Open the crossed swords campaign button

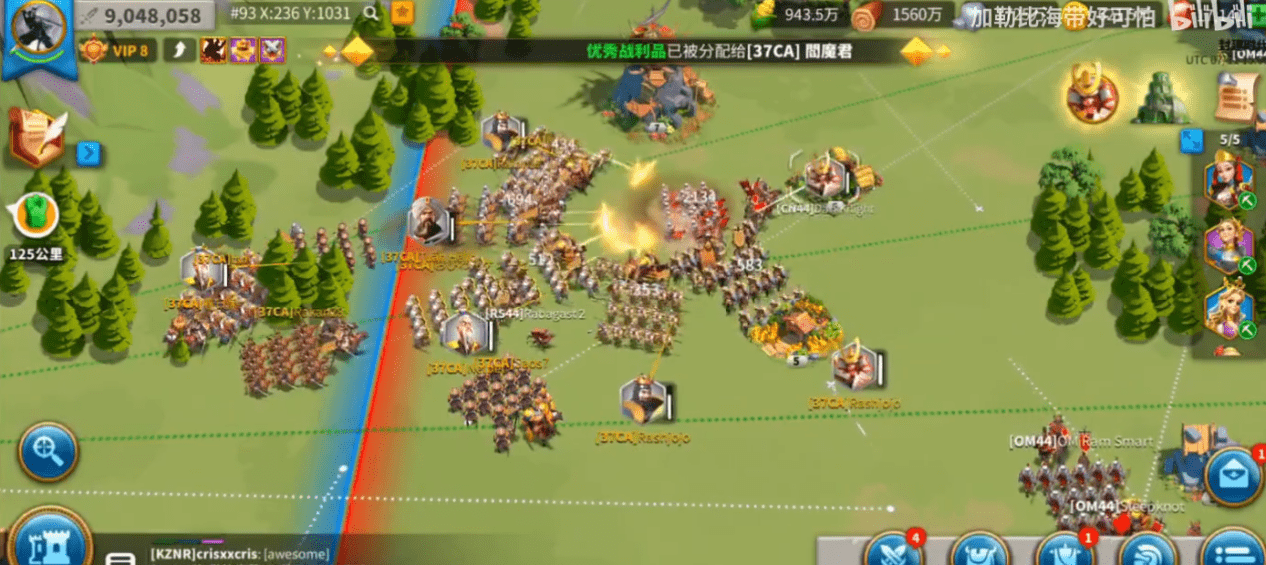coord(893,551)
